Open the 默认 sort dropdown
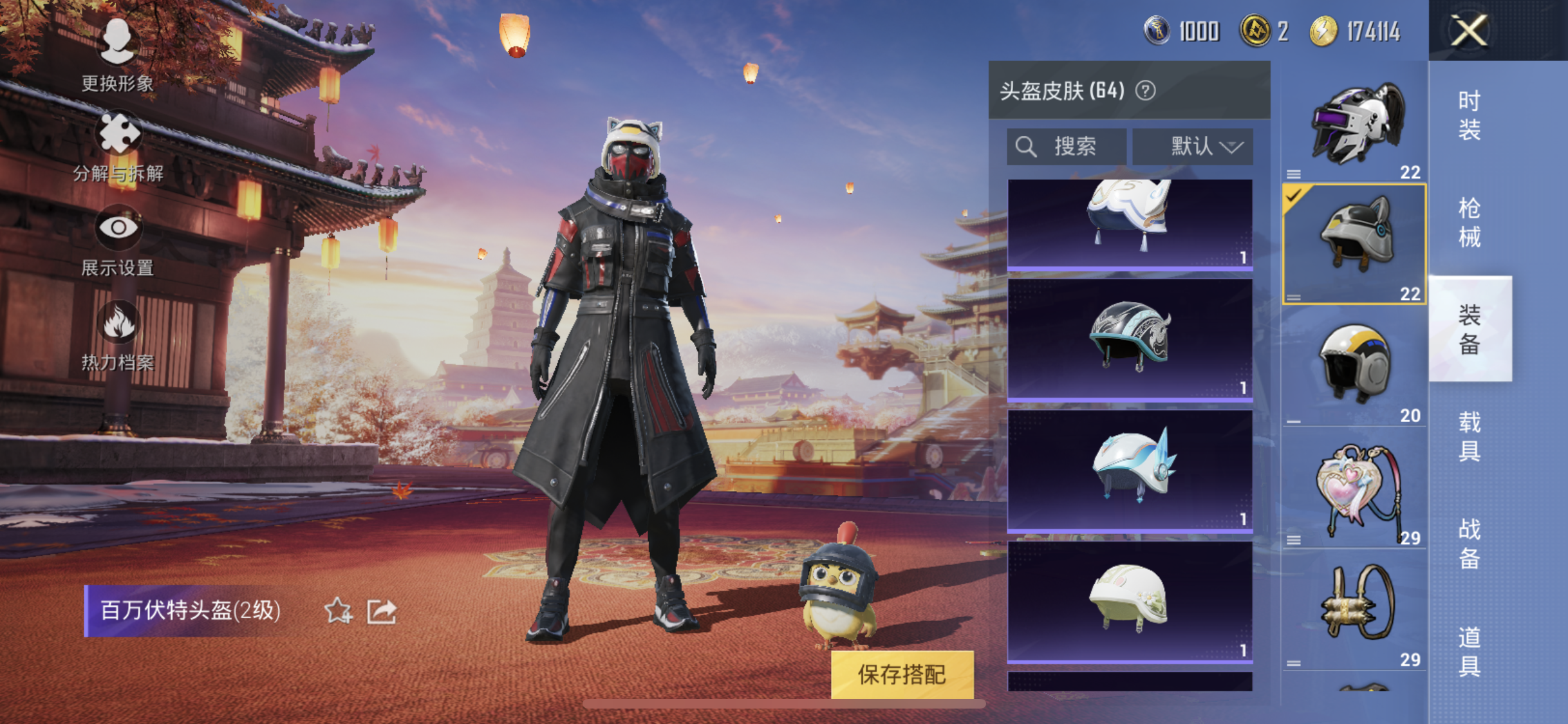This screenshot has height=724, width=1568. [x=1193, y=147]
